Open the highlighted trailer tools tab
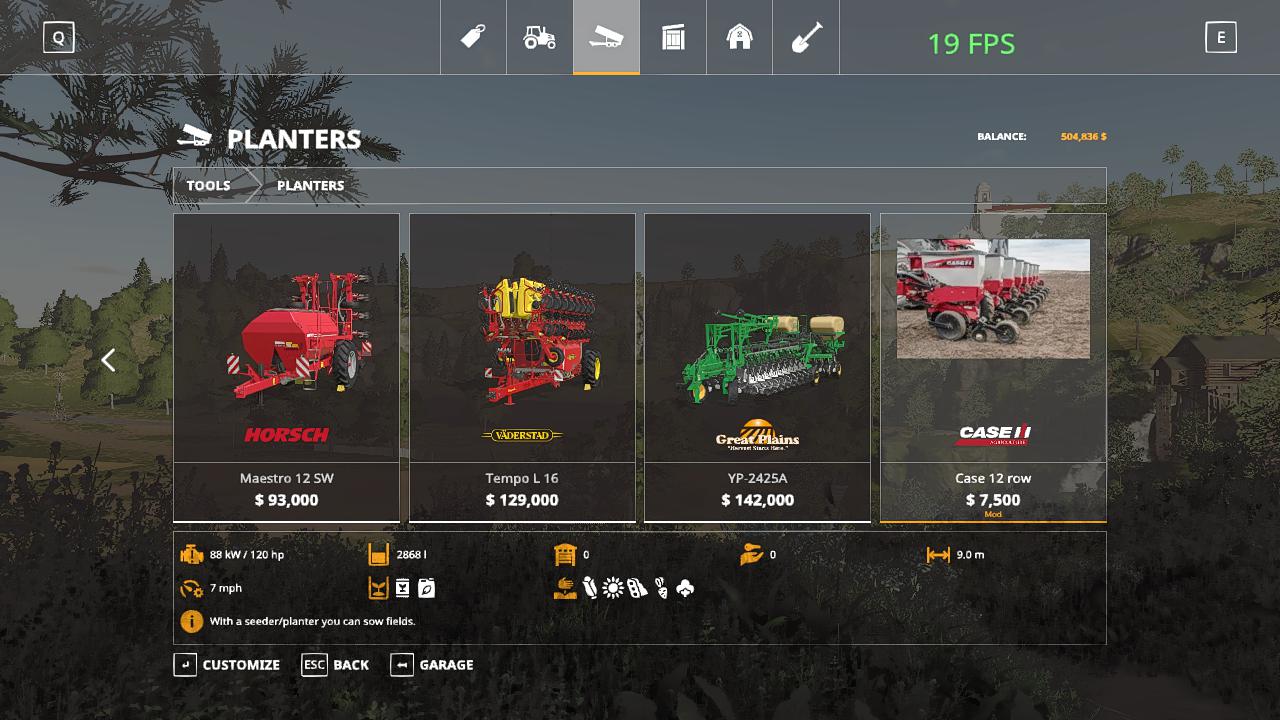 [x=606, y=38]
